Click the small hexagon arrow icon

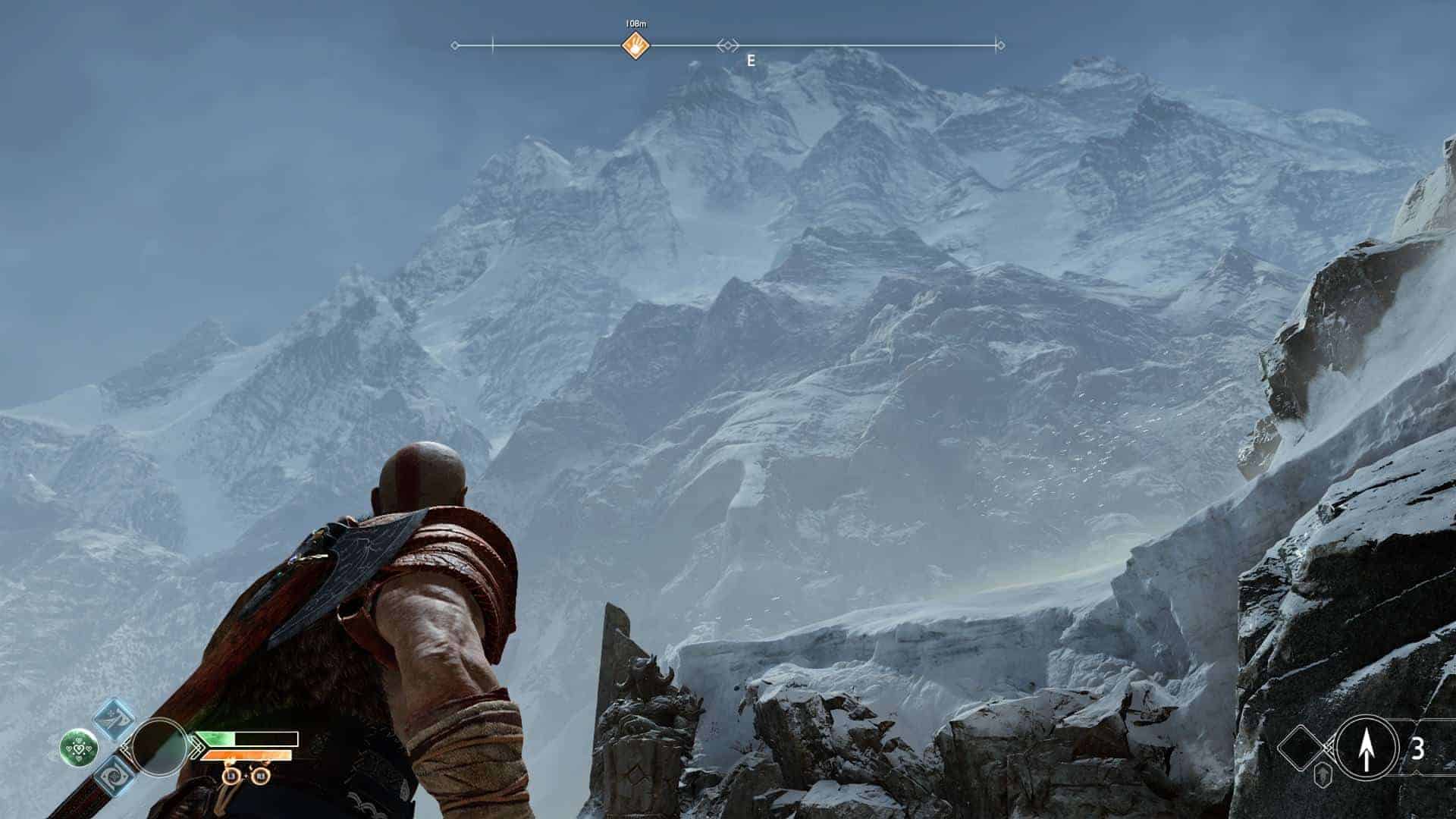click(x=1323, y=777)
